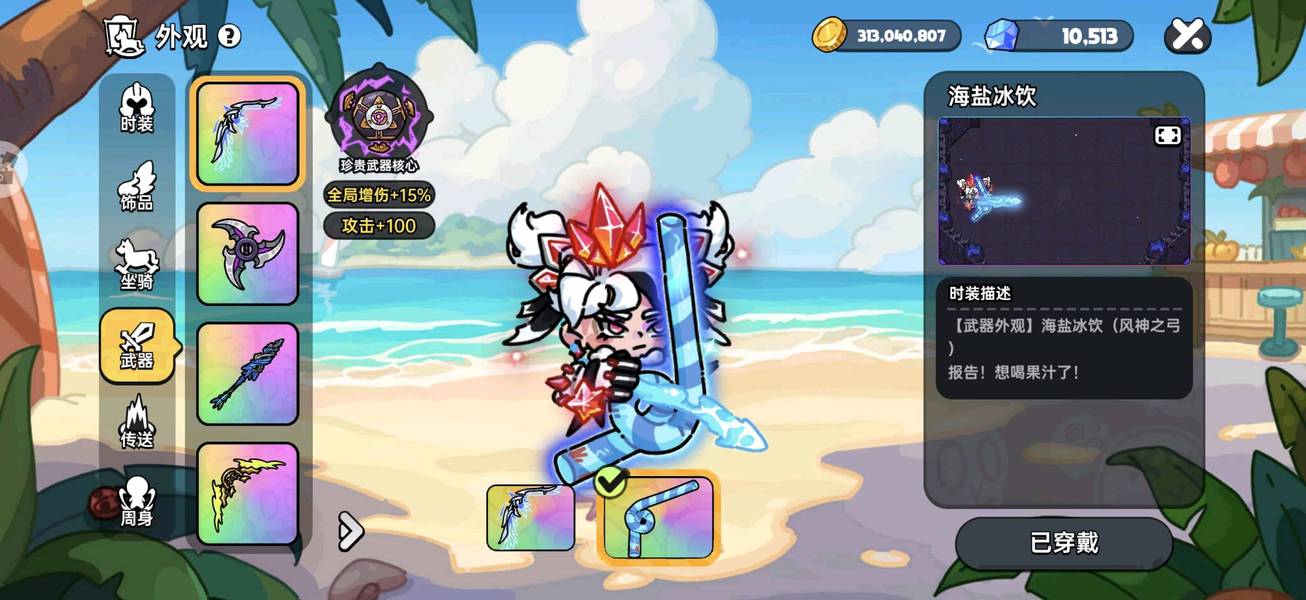Open the 时装 costume tab

(x=137, y=110)
